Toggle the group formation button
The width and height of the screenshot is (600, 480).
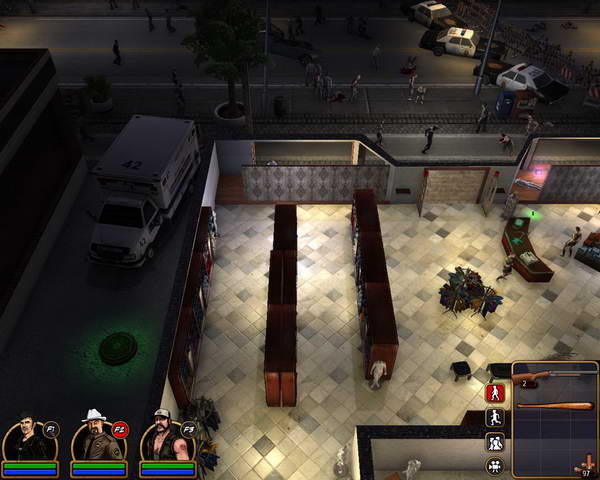click(494, 442)
